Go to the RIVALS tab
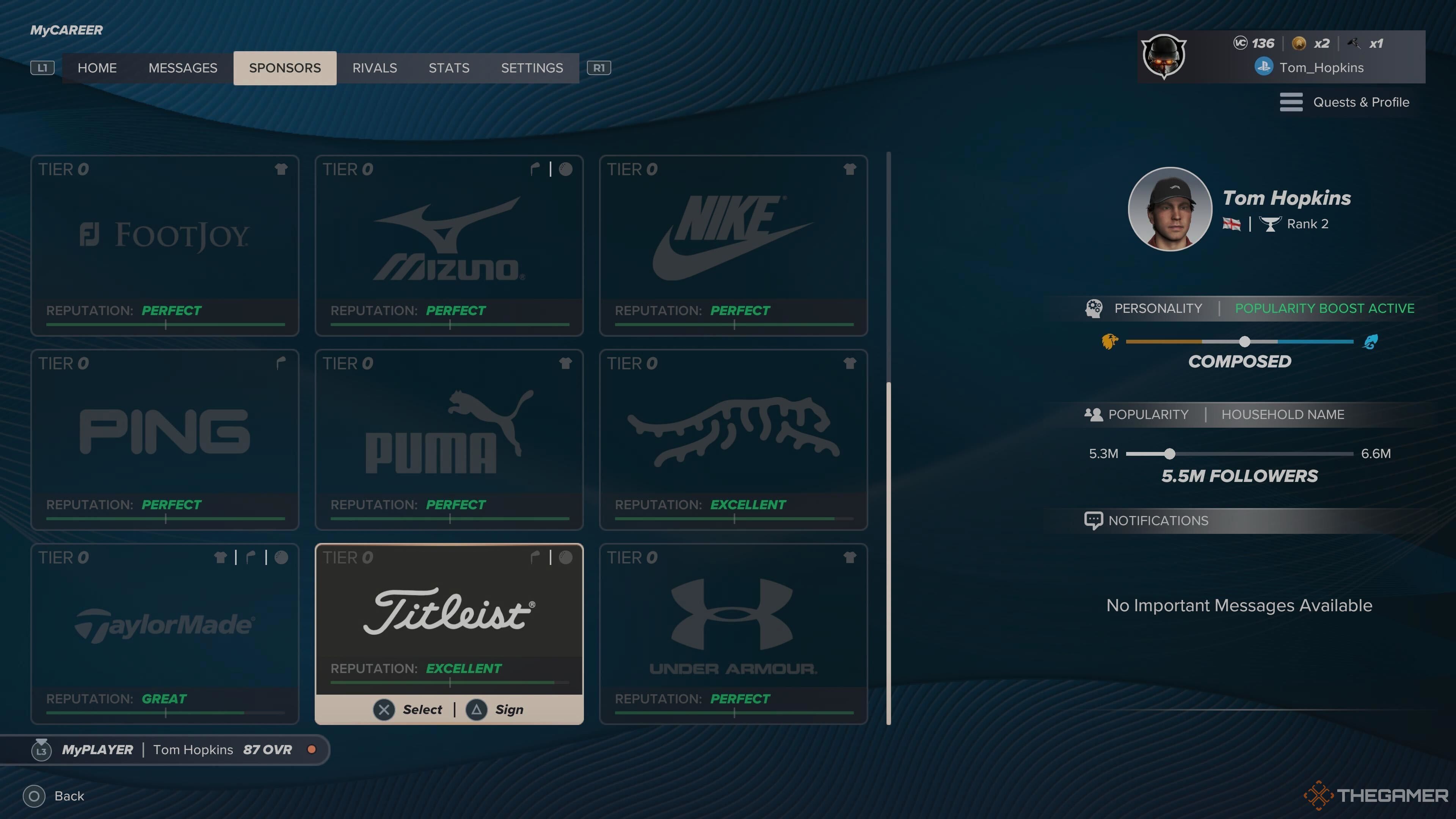The image size is (1456, 819). pos(374,68)
